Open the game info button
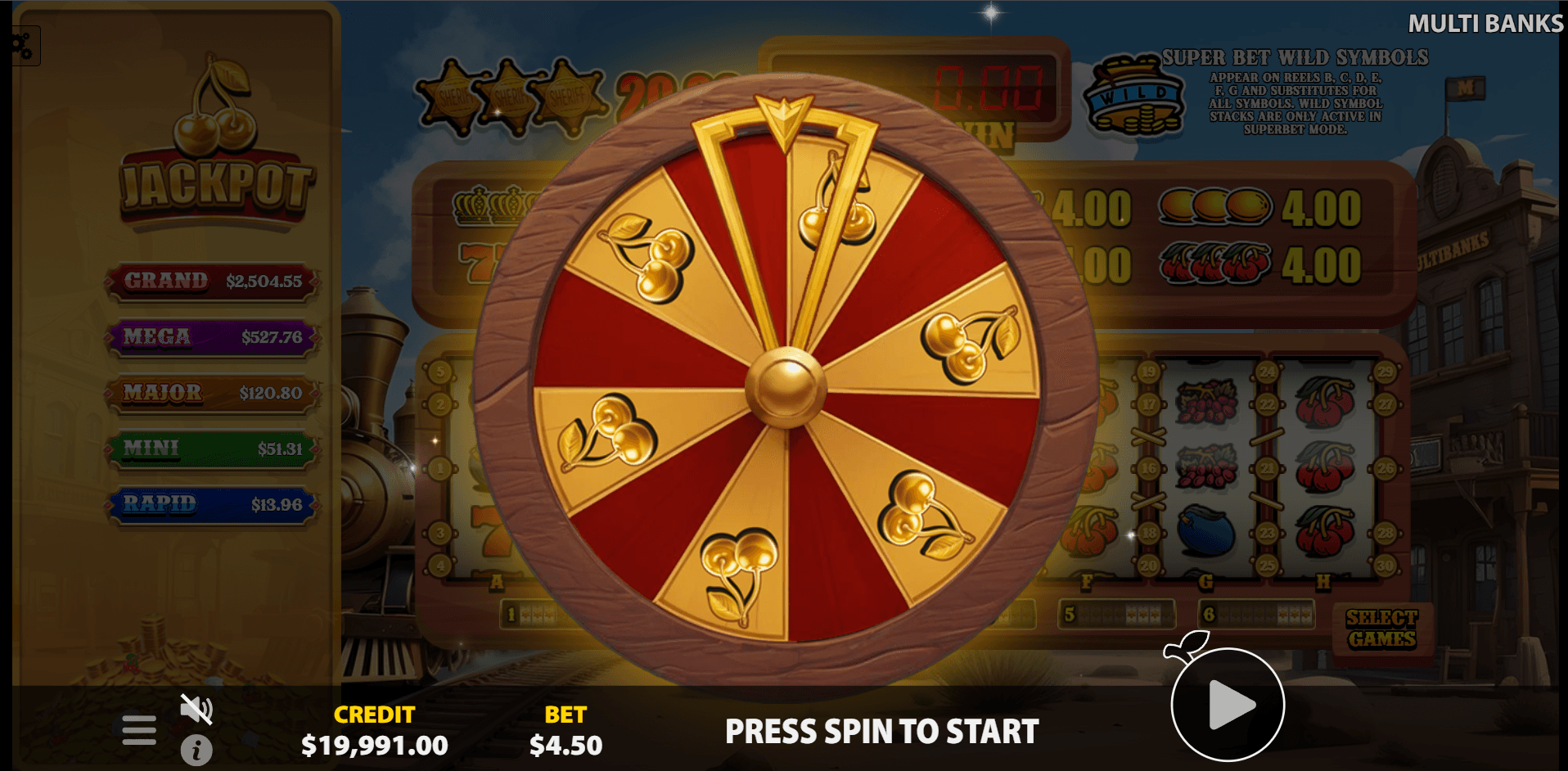The image size is (1568, 771). (196, 750)
